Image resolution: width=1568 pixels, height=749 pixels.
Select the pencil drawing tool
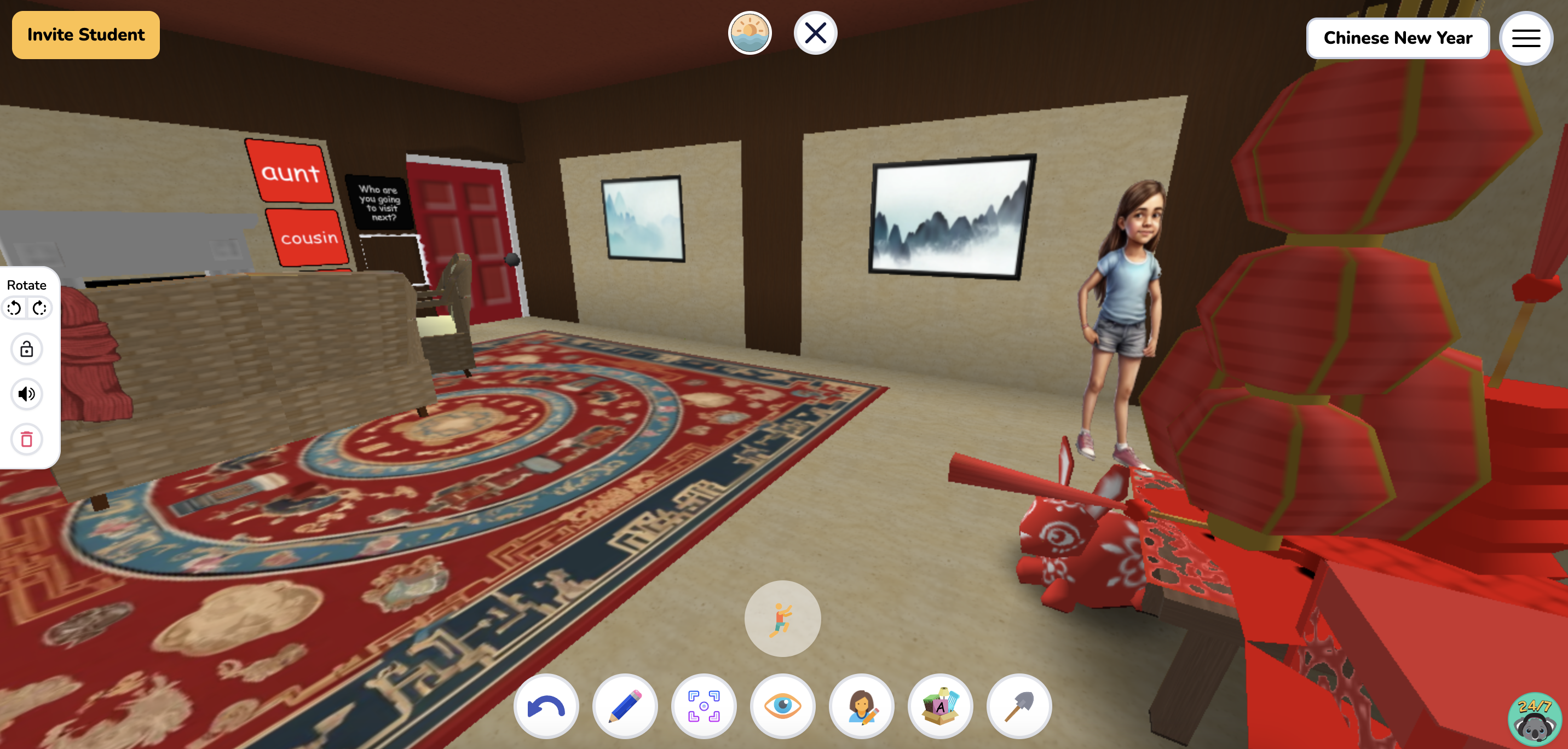point(625,706)
